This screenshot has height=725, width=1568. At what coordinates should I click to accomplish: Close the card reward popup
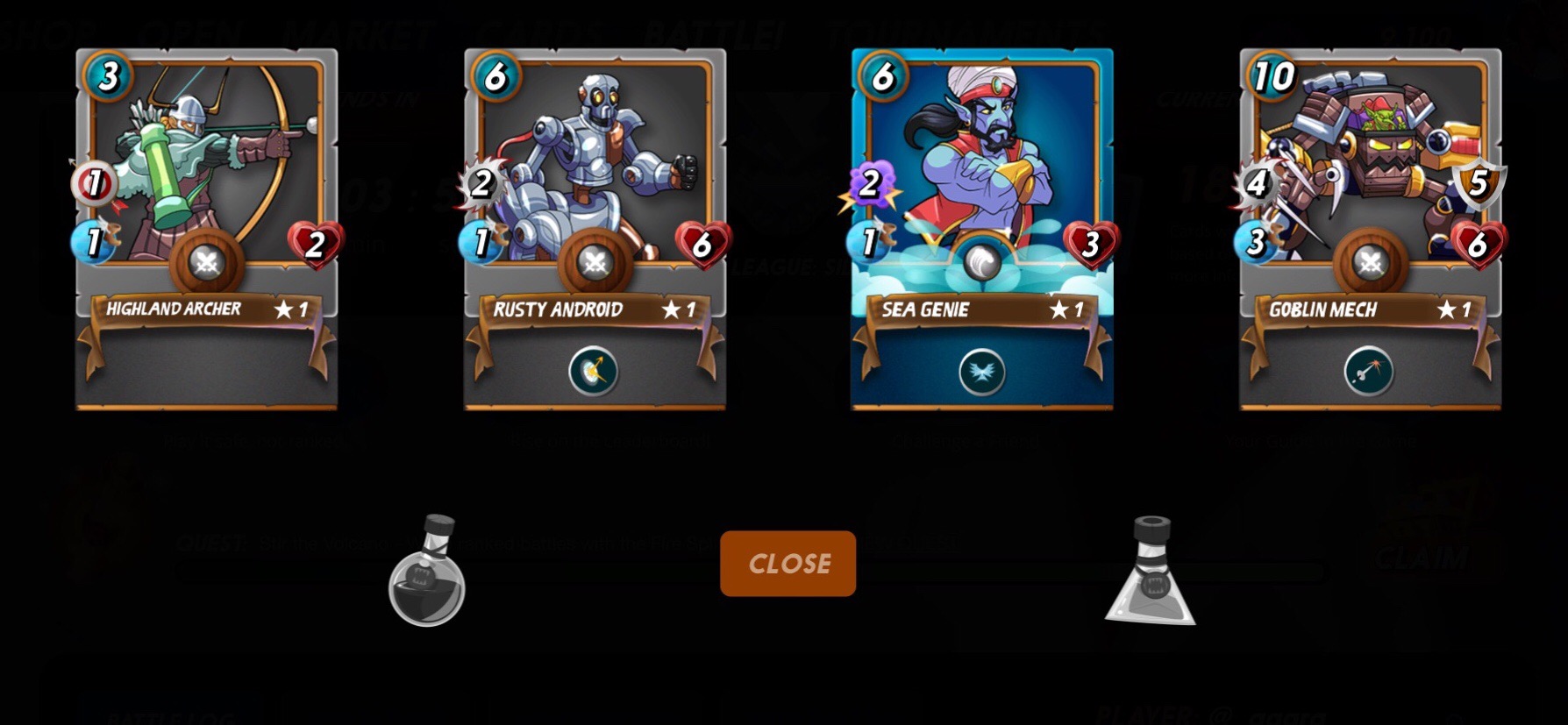788,563
